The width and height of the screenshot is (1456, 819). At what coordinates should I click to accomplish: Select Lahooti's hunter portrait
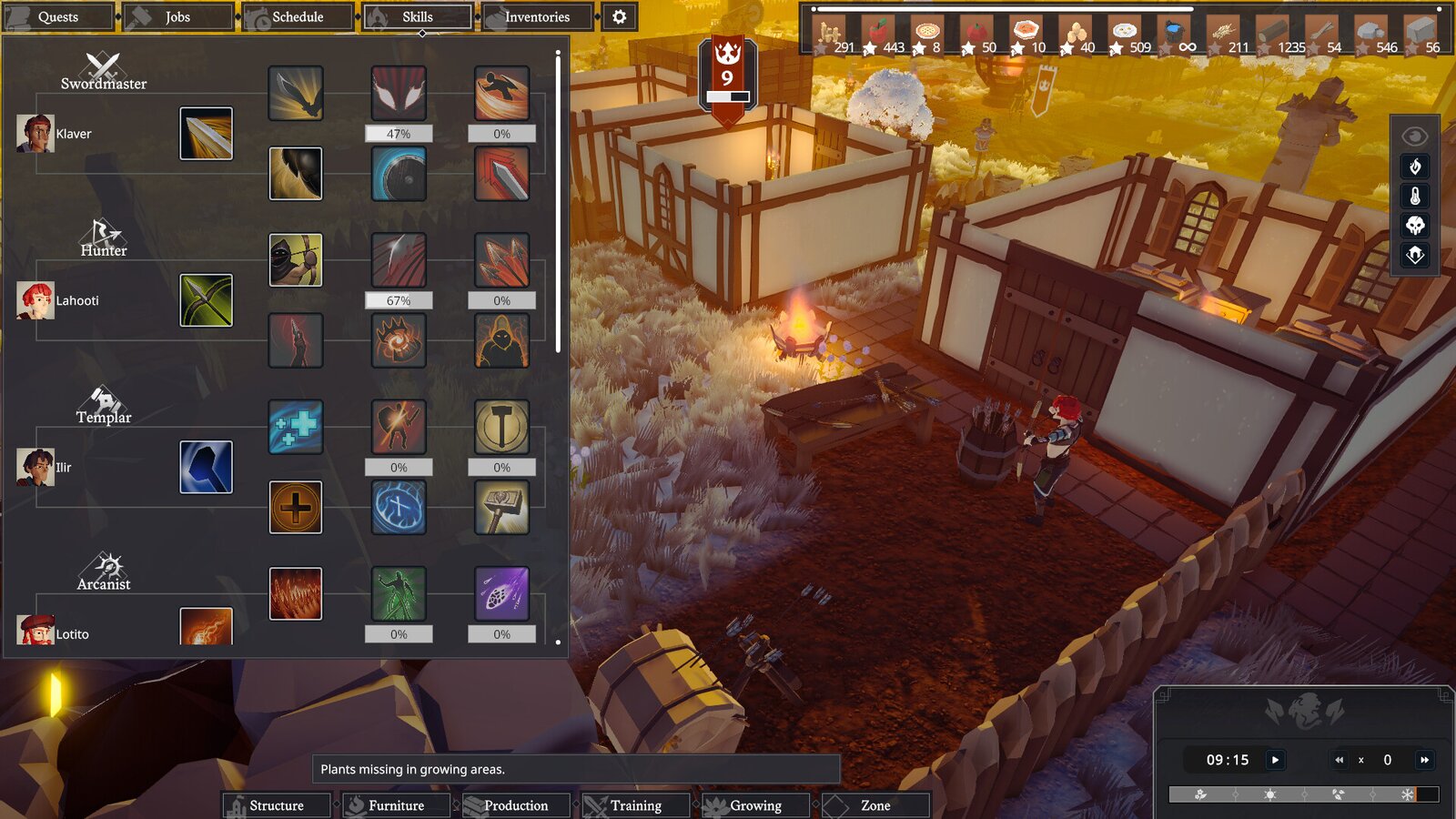pos(35,300)
